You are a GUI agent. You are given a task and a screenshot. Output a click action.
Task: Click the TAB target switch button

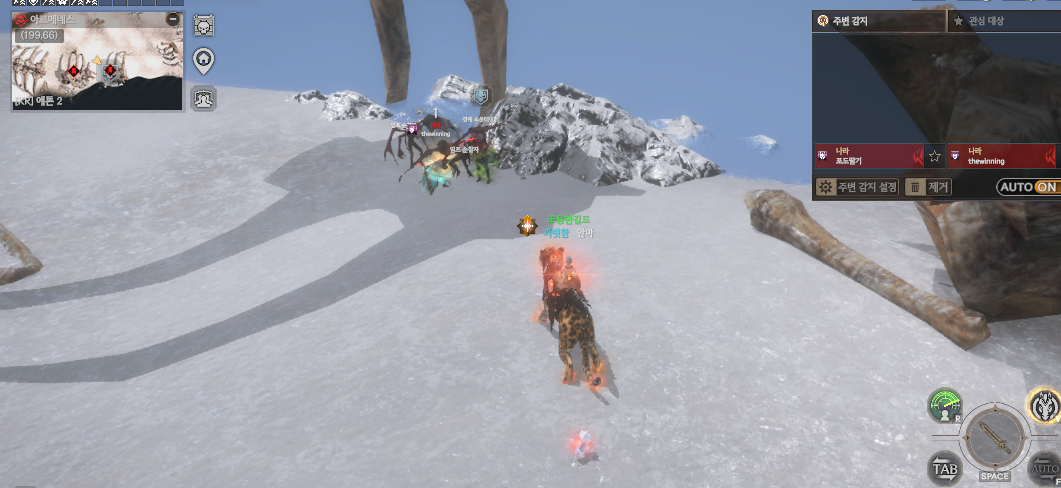click(945, 467)
